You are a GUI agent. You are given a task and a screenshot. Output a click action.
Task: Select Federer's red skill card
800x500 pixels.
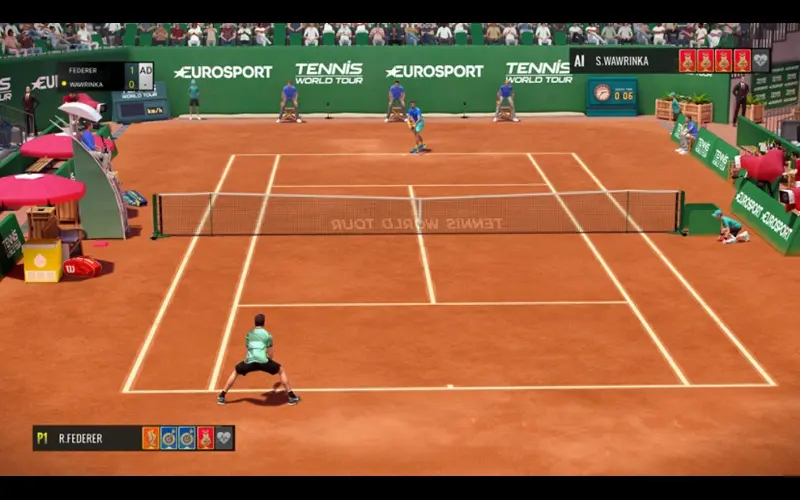coord(205,438)
